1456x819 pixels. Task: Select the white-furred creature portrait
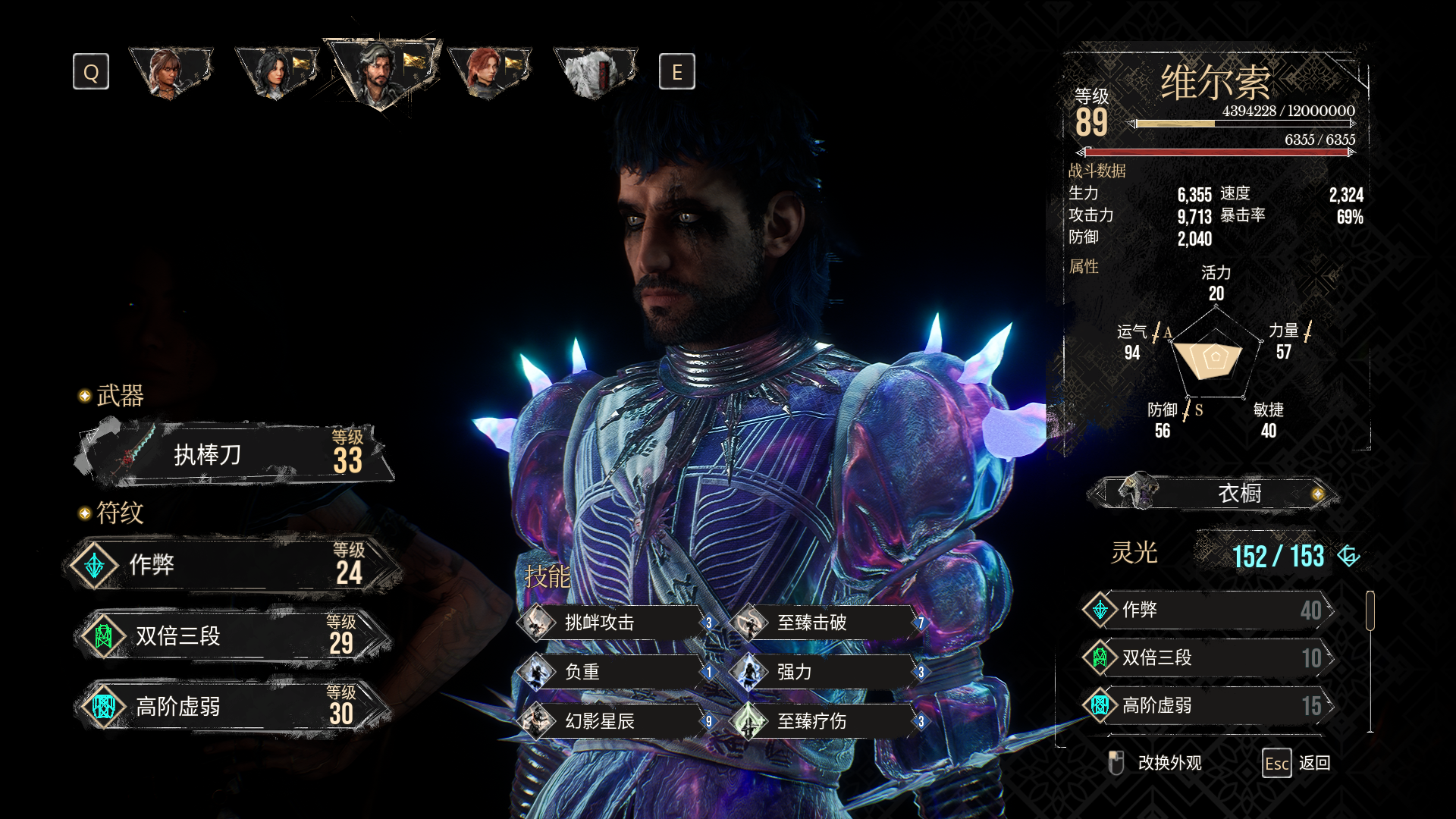[594, 73]
